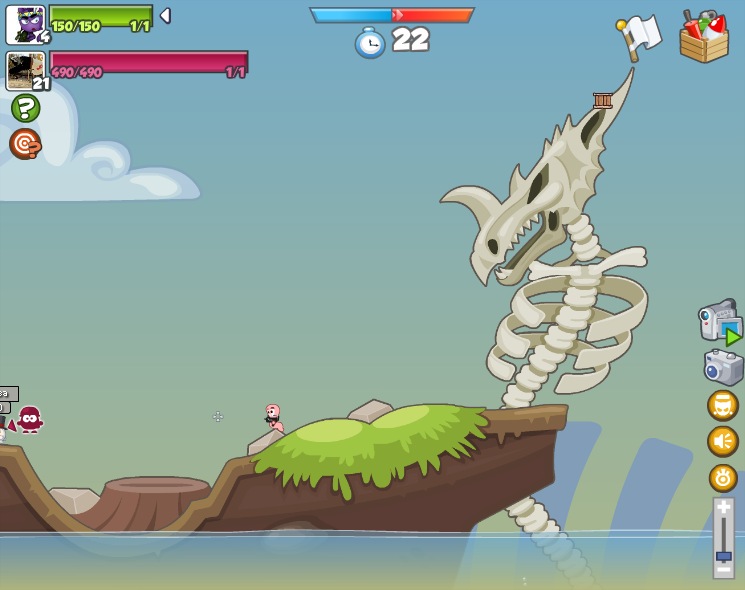Click the white surrender flag
Screen dimensions: 745x590
[639, 35]
